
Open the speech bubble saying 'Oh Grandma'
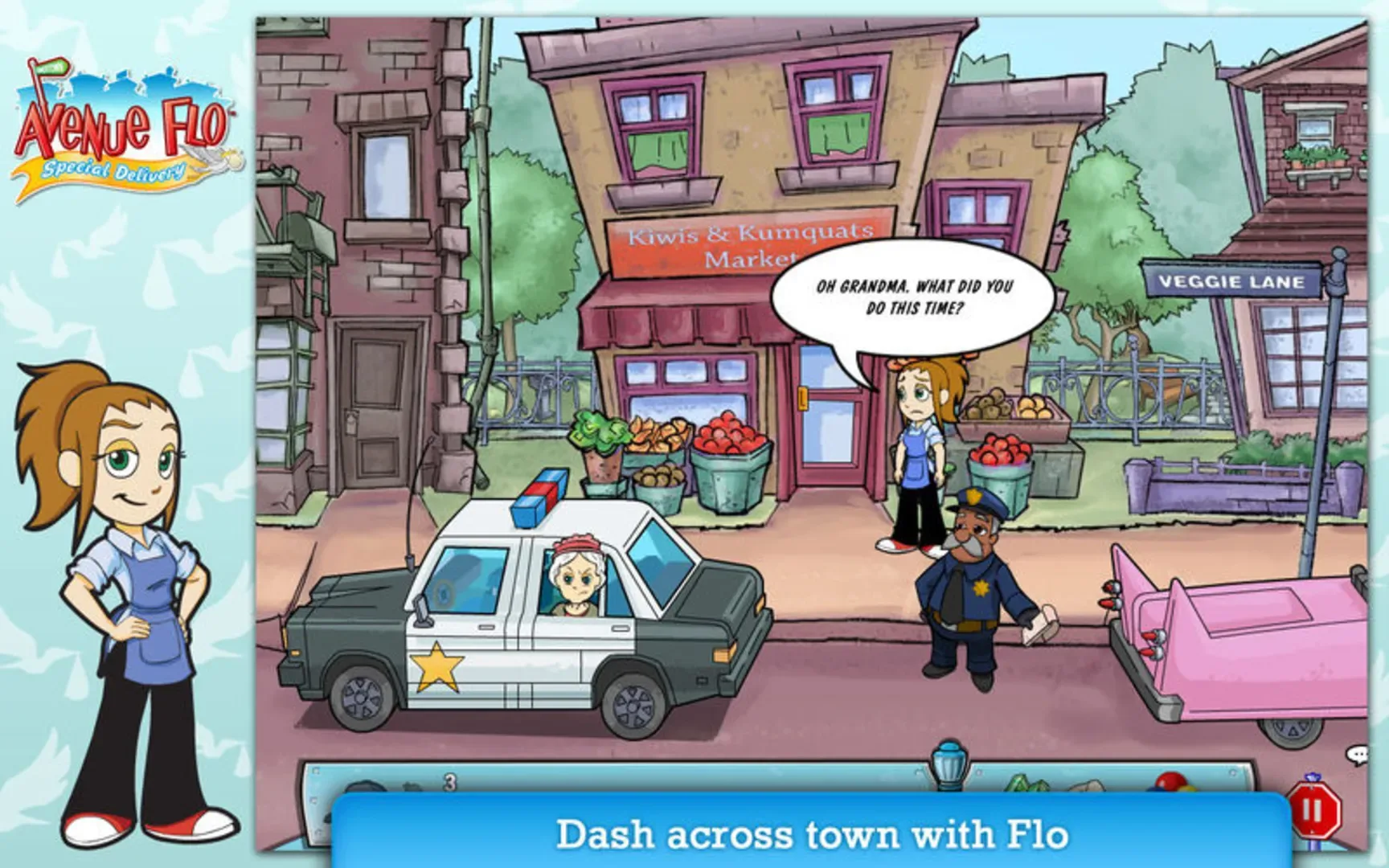click(912, 297)
